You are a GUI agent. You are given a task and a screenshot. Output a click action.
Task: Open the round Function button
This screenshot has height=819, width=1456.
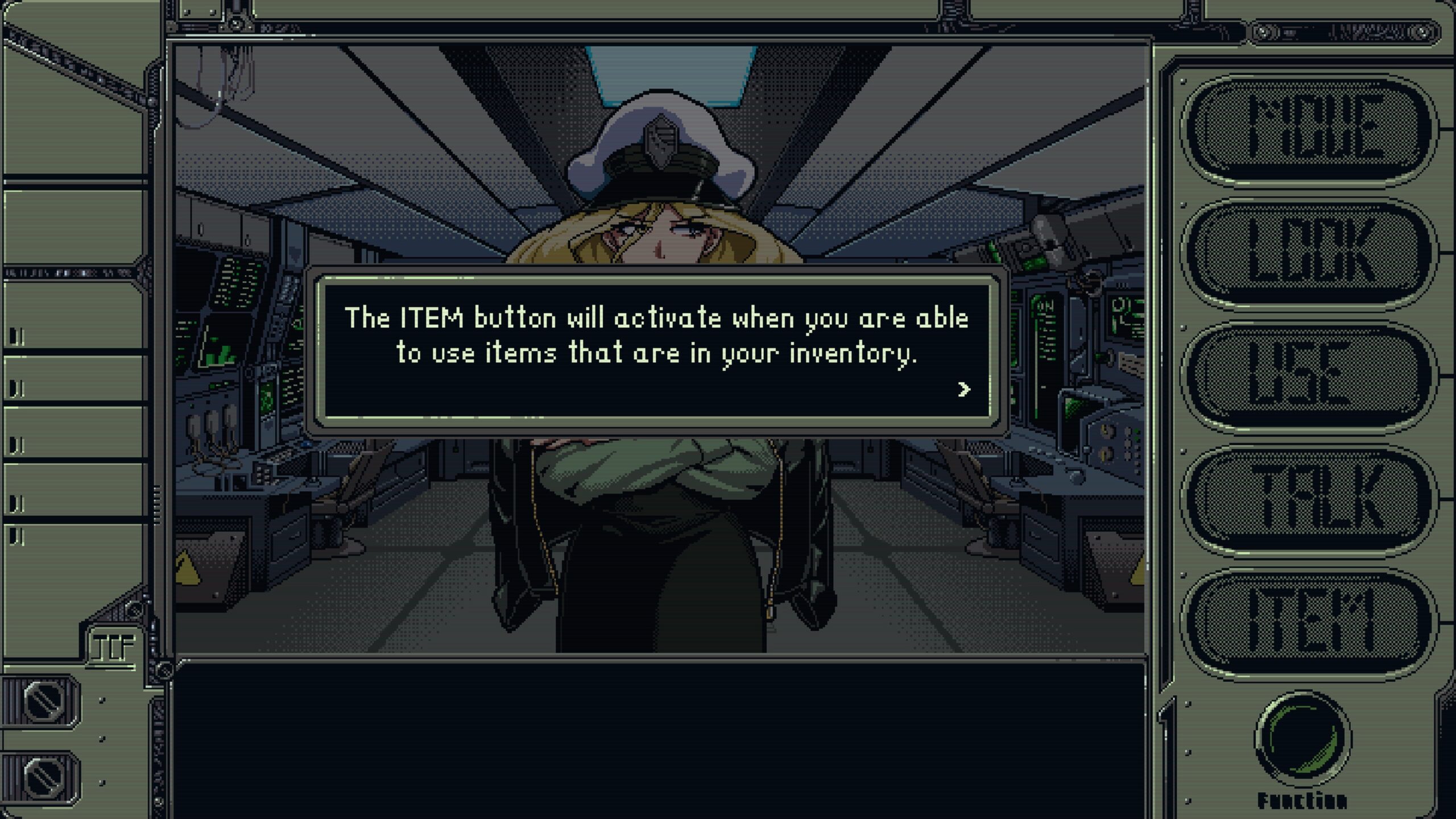(1303, 738)
